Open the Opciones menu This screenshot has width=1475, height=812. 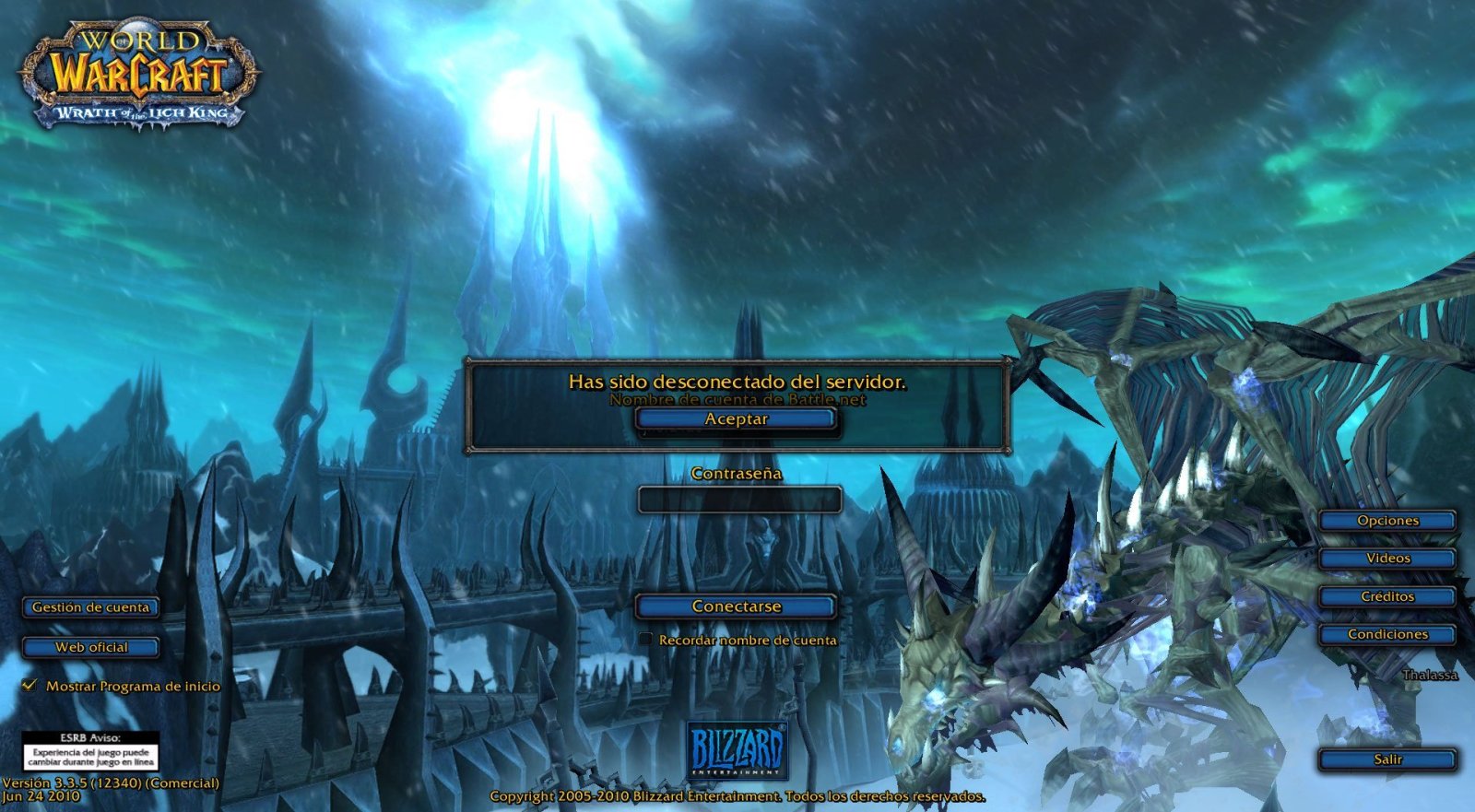click(x=1387, y=521)
